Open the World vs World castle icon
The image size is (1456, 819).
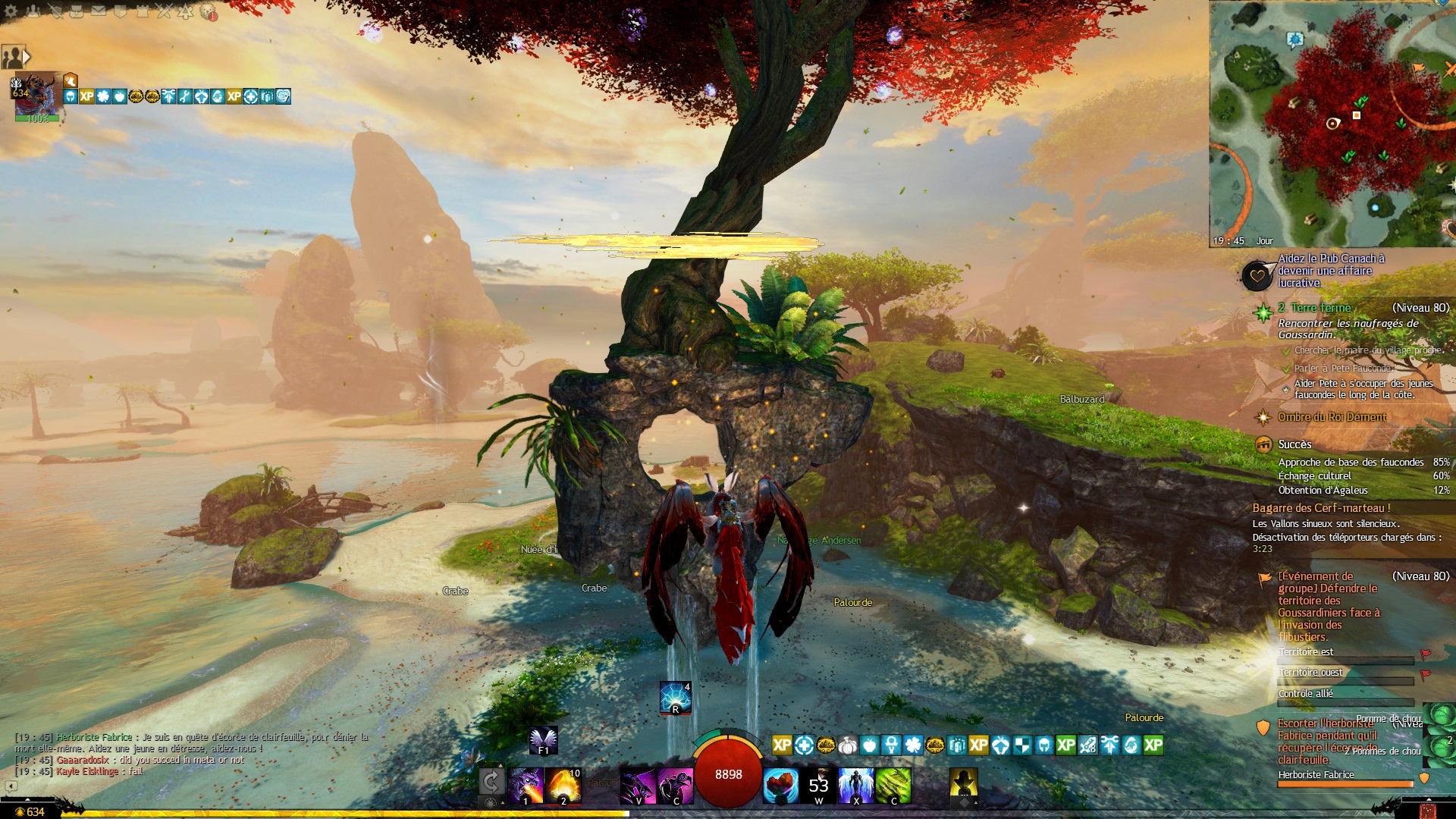(142, 11)
